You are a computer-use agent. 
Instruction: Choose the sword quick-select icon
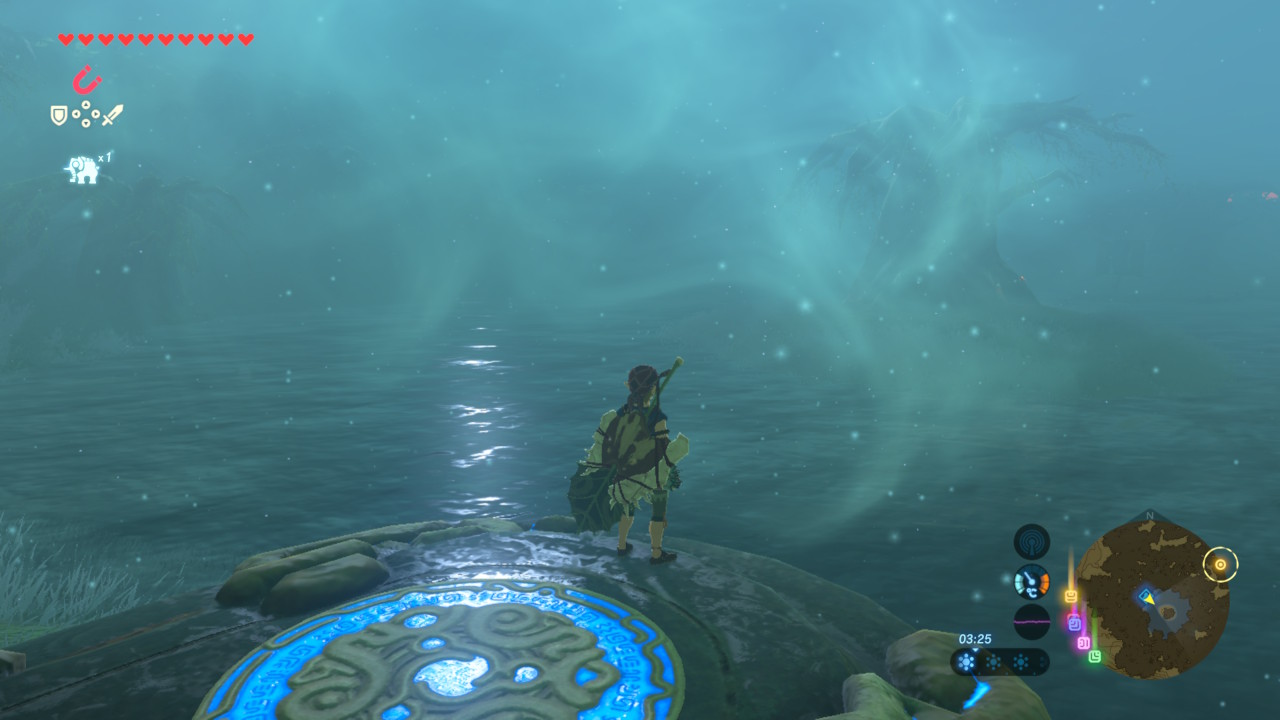coord(112,115)
